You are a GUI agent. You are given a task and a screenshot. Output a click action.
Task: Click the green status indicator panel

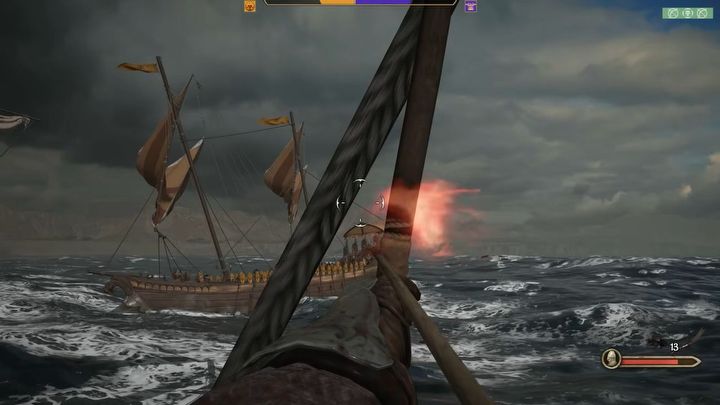(x=687, y=13)
